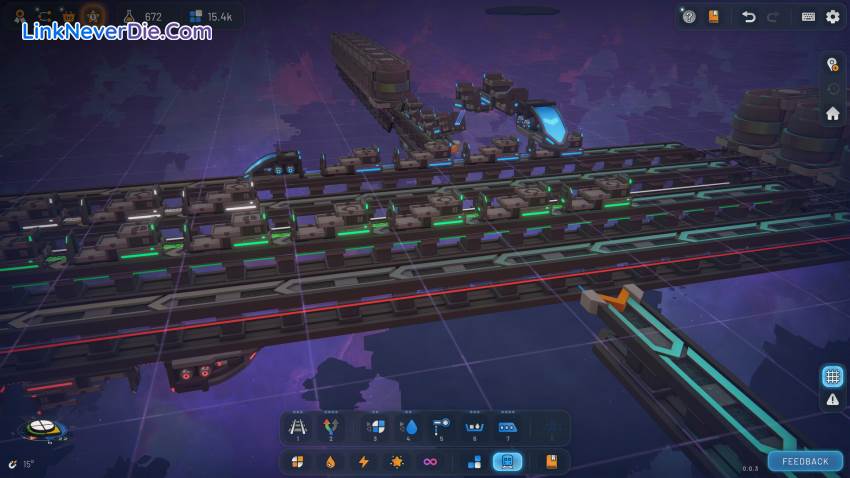This screenshot has height=478, width=850.
Task: Jump to the home base view
Action: coord(832,114)
